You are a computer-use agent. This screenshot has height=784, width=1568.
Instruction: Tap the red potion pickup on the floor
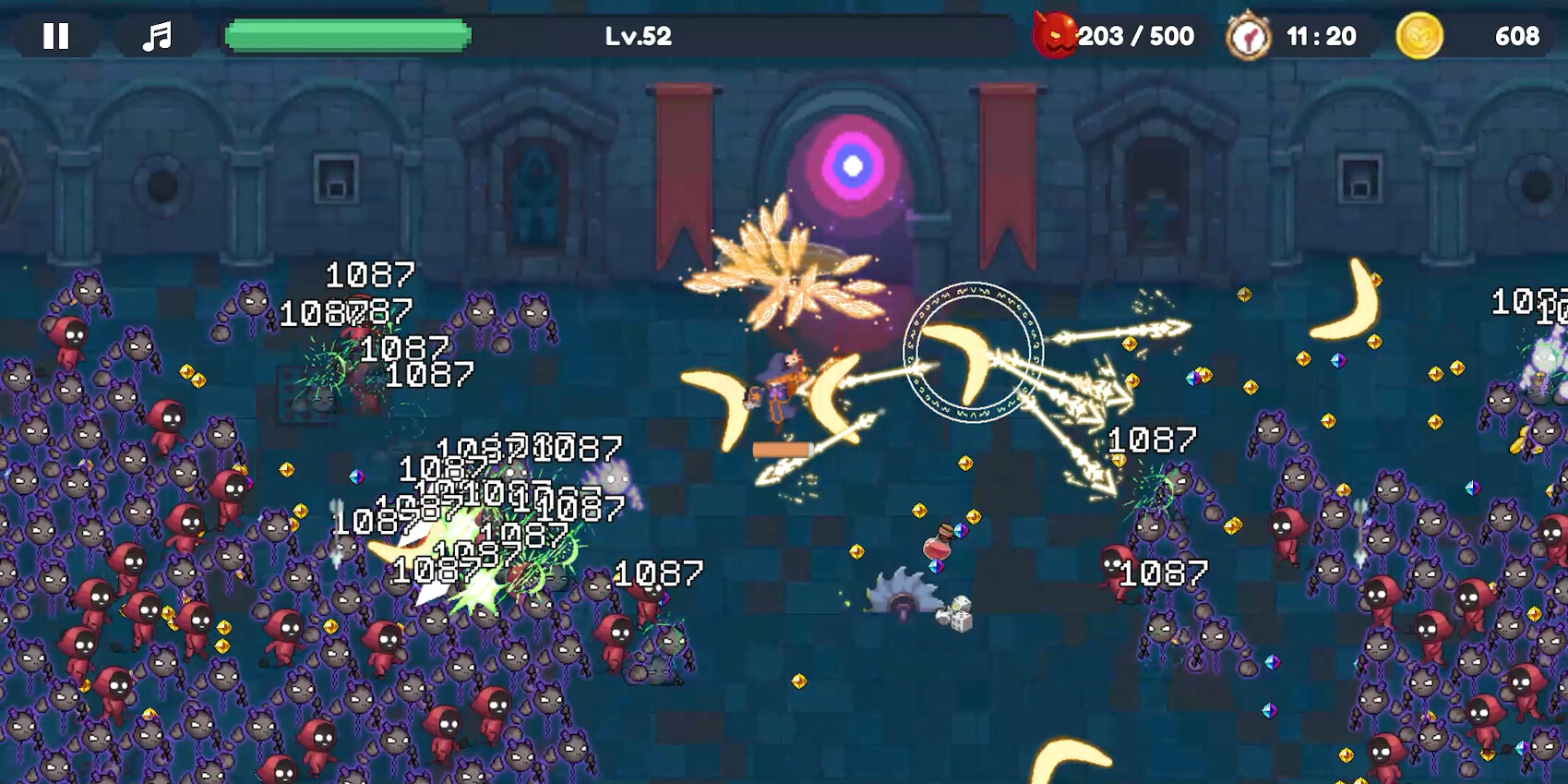pos(936,550)
